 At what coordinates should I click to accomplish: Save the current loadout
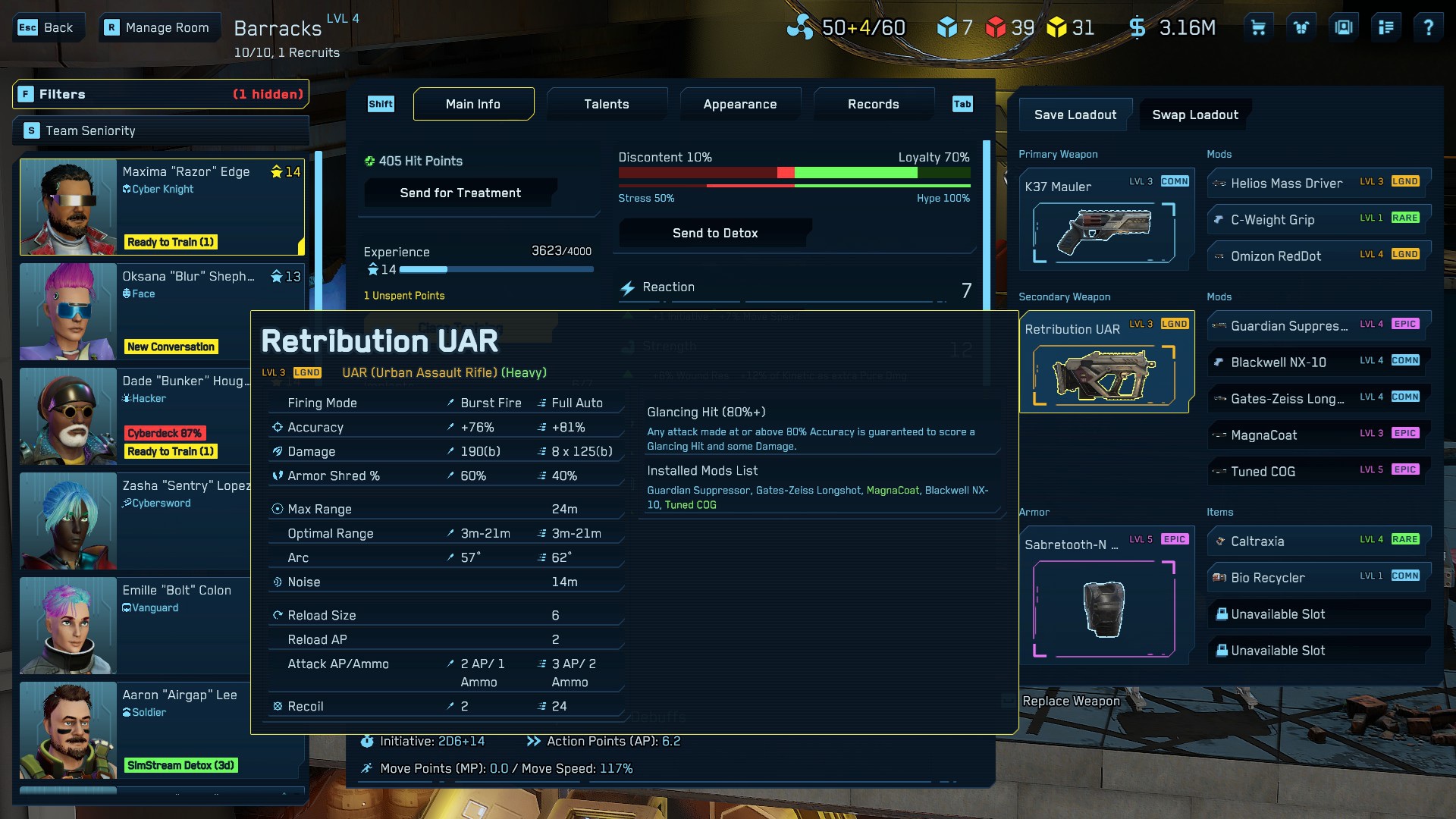(x=1075, y=115)
